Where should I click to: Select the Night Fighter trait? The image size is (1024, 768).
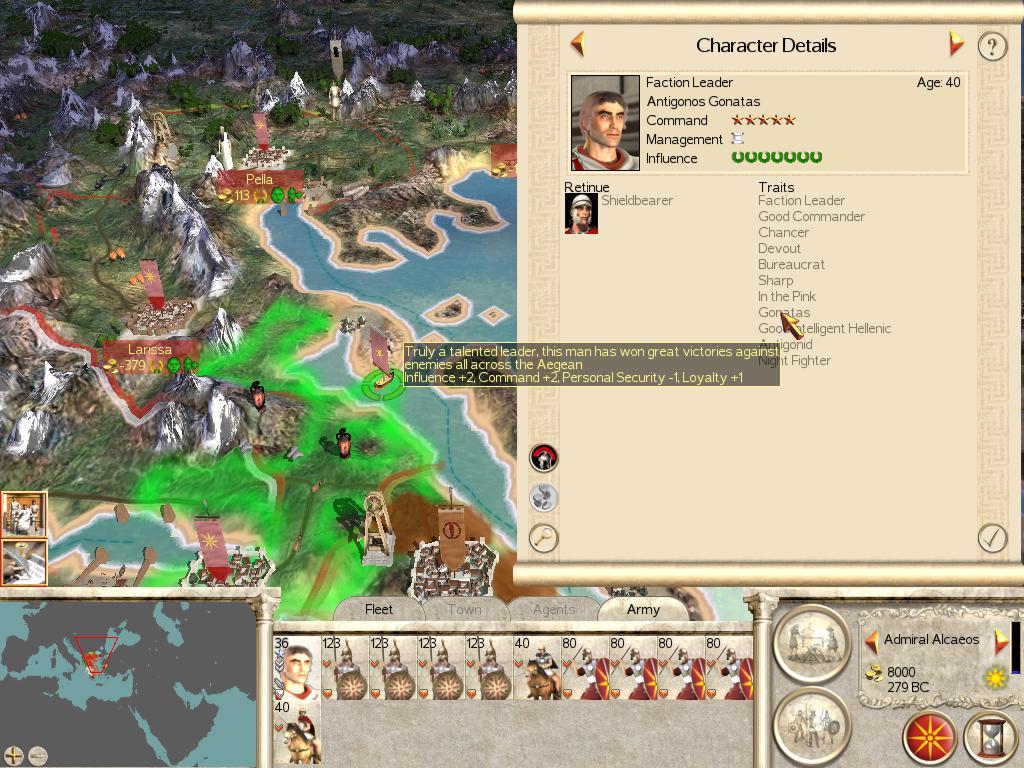[794, 361]
